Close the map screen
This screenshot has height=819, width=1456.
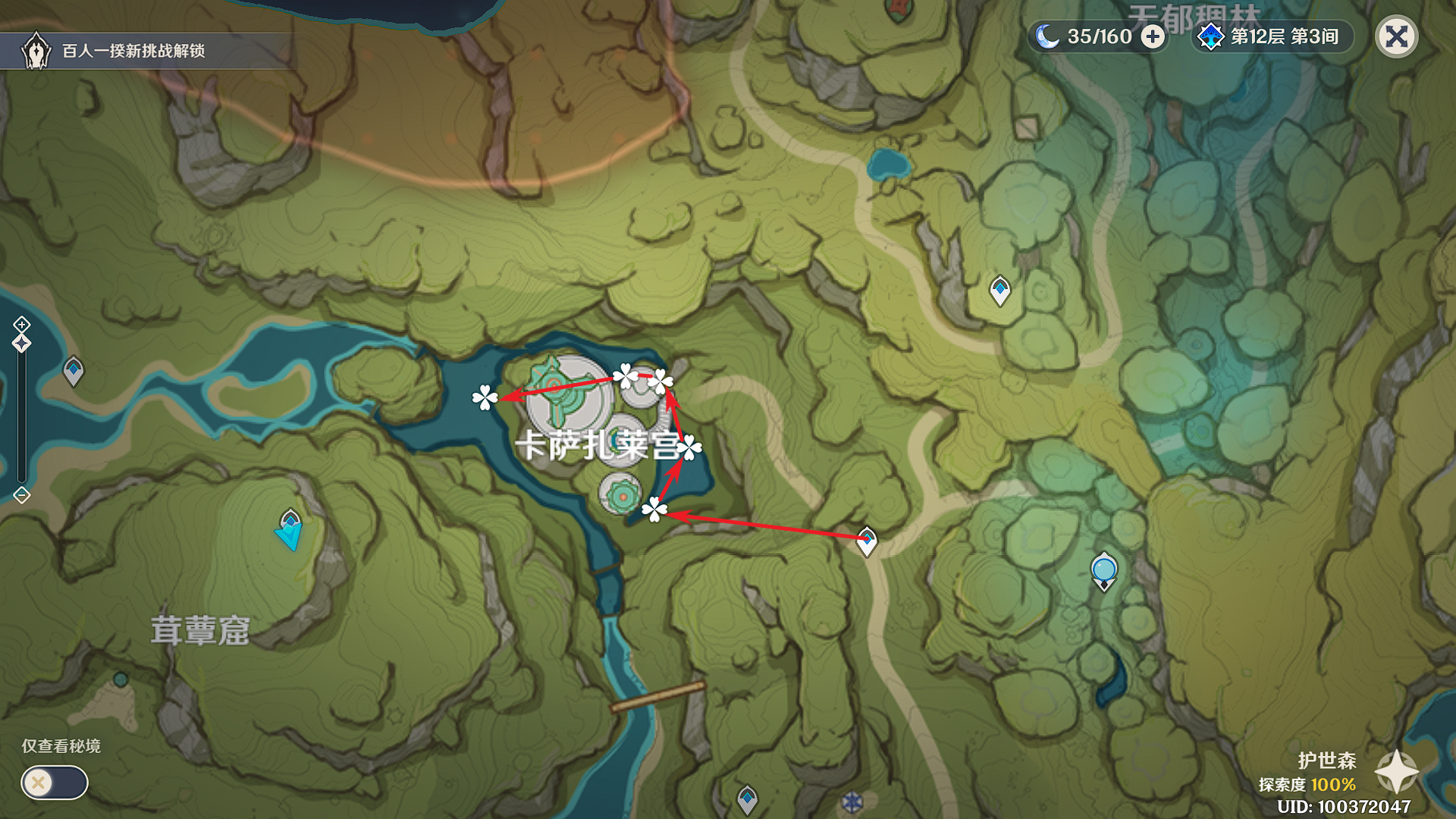tap(1396, 36)
